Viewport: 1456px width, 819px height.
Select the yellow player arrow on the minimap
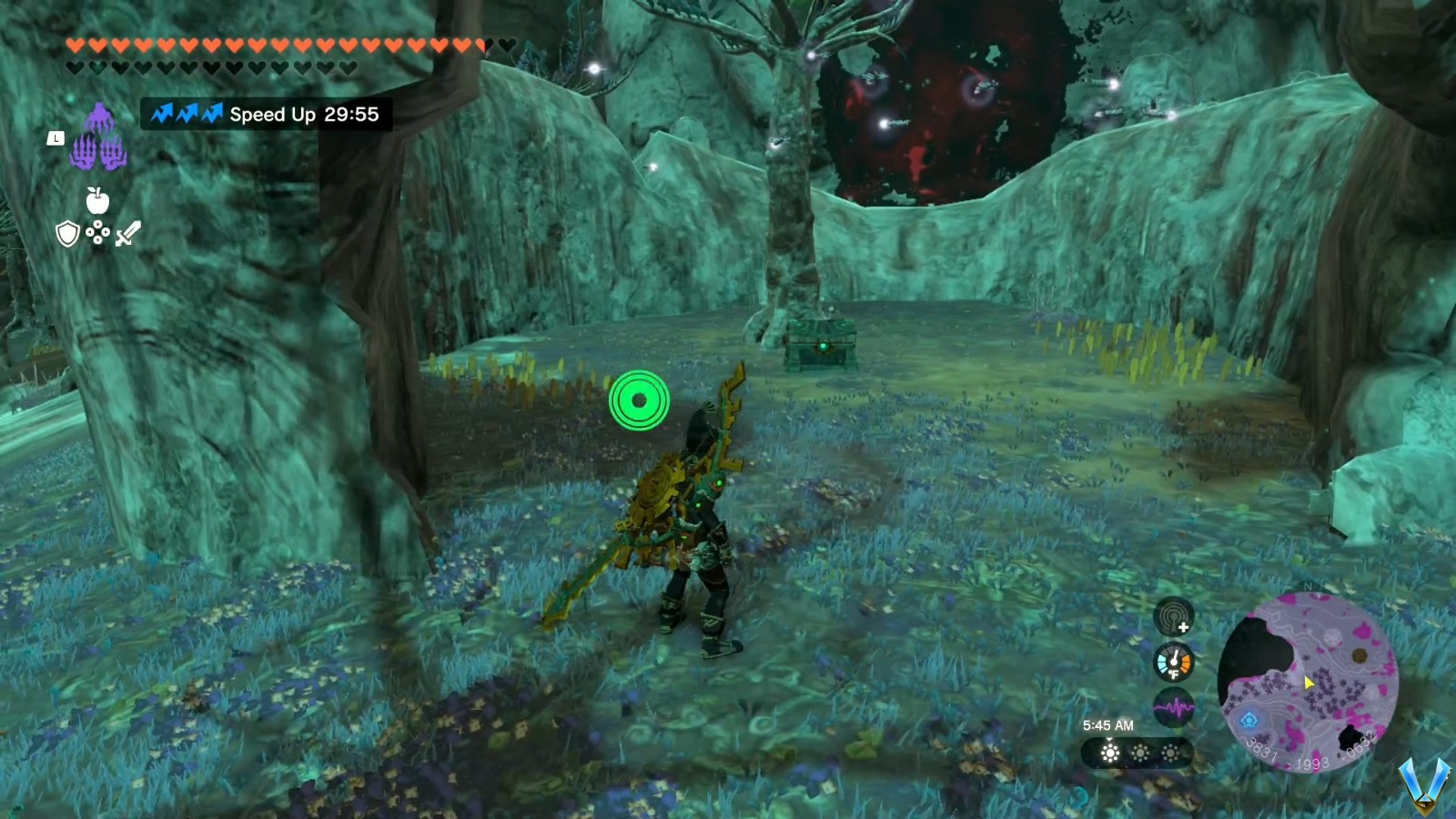click(1308, 684)
